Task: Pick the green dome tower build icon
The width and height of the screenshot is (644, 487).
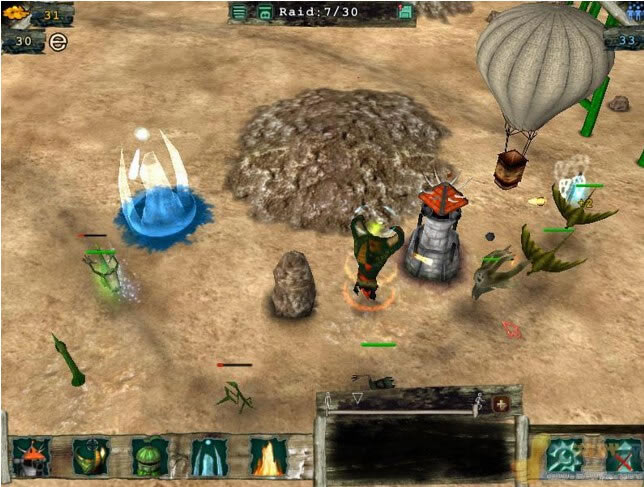Action: (150, 457)
